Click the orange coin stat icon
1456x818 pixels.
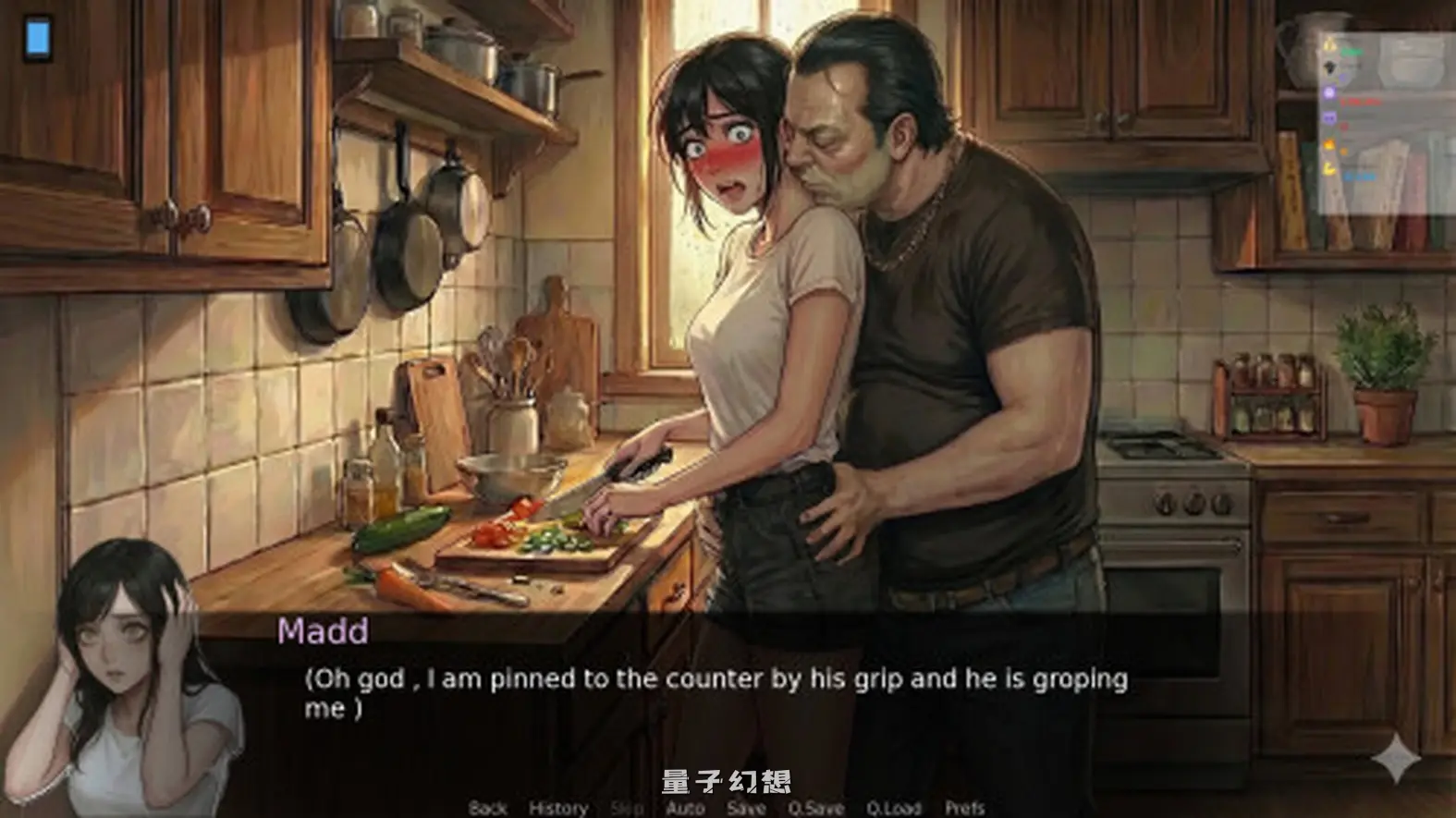[1328, 142]
